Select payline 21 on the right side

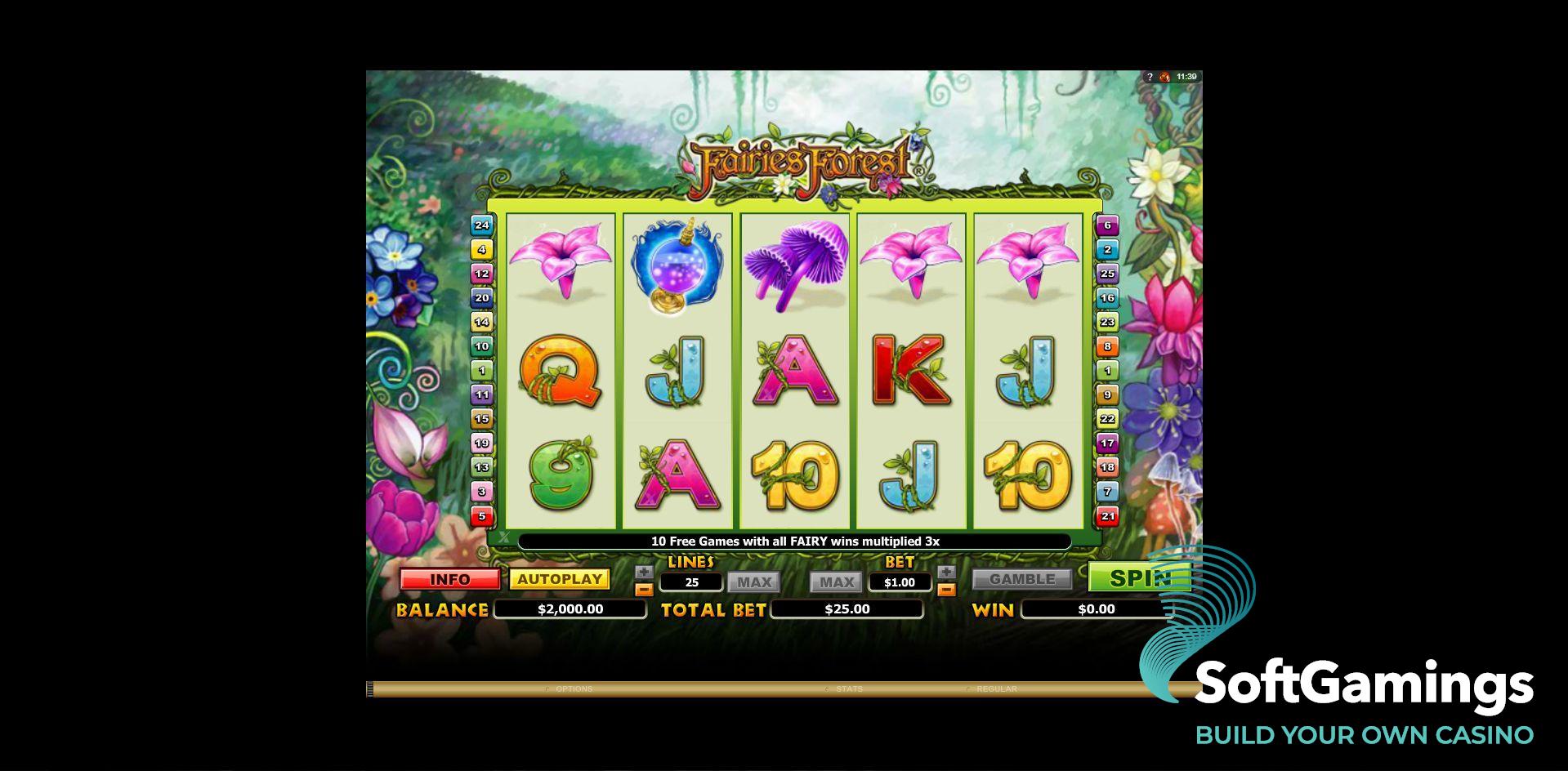point(1107,517)
